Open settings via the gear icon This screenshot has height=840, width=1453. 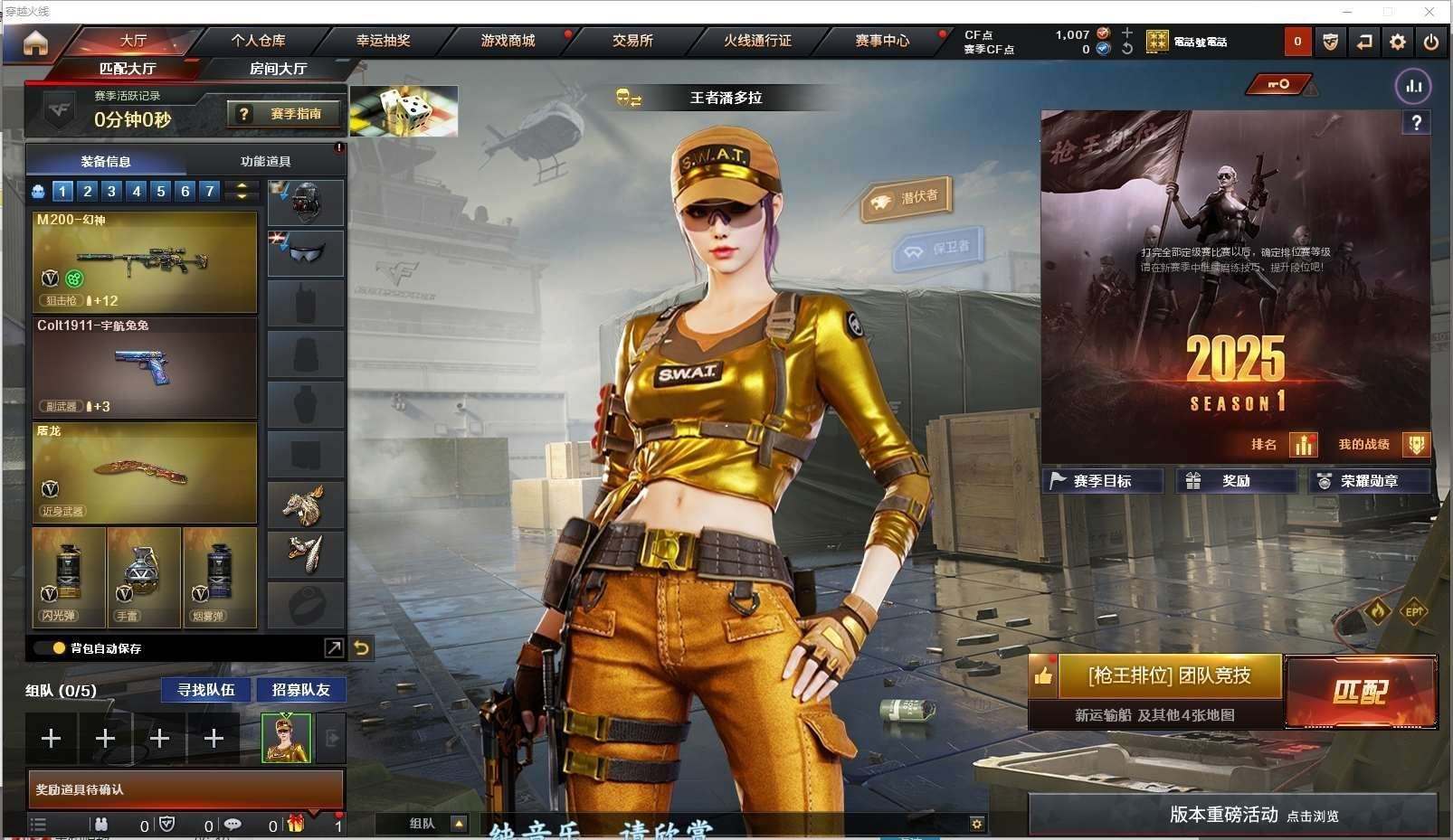[x=1398, y=42]
